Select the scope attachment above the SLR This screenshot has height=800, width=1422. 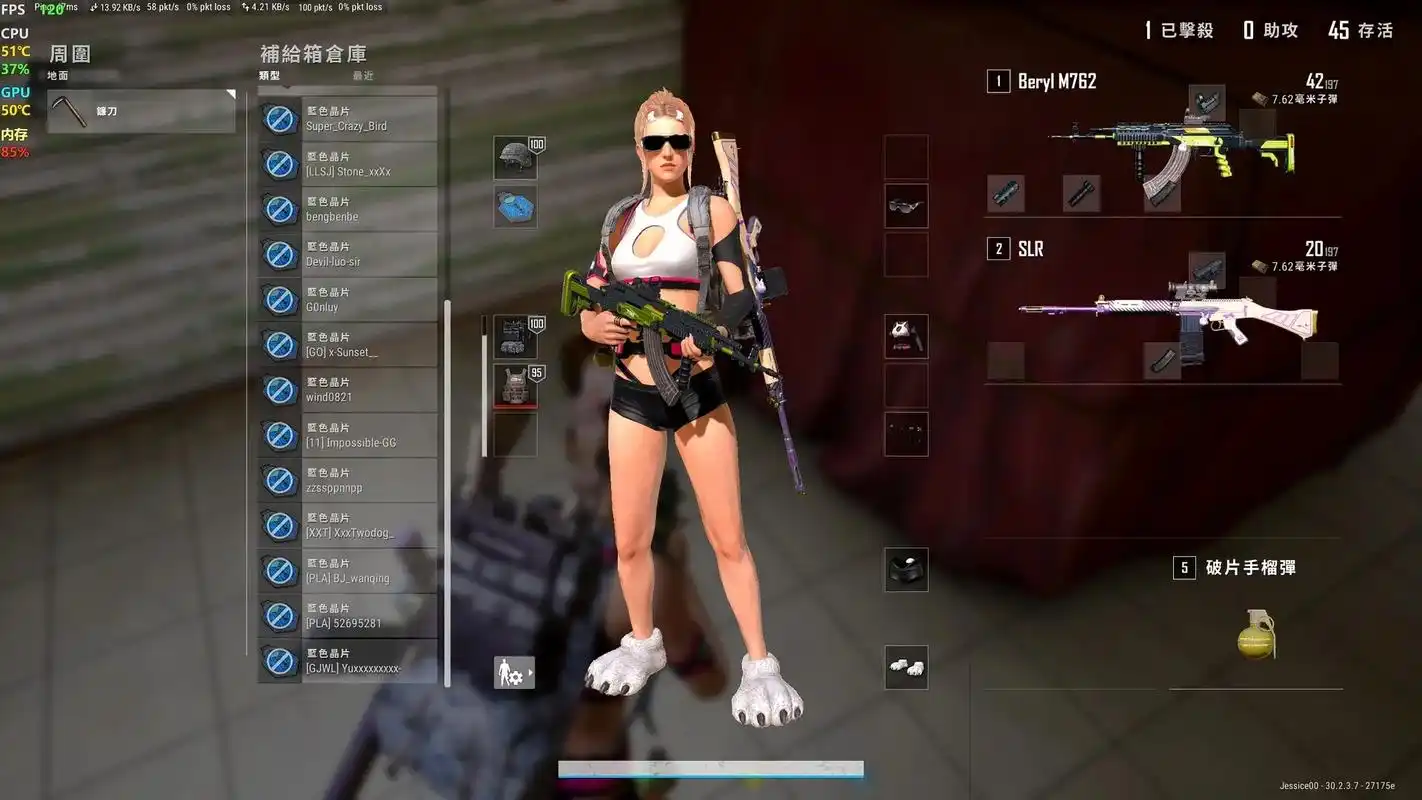click(x=1205, y=270)
